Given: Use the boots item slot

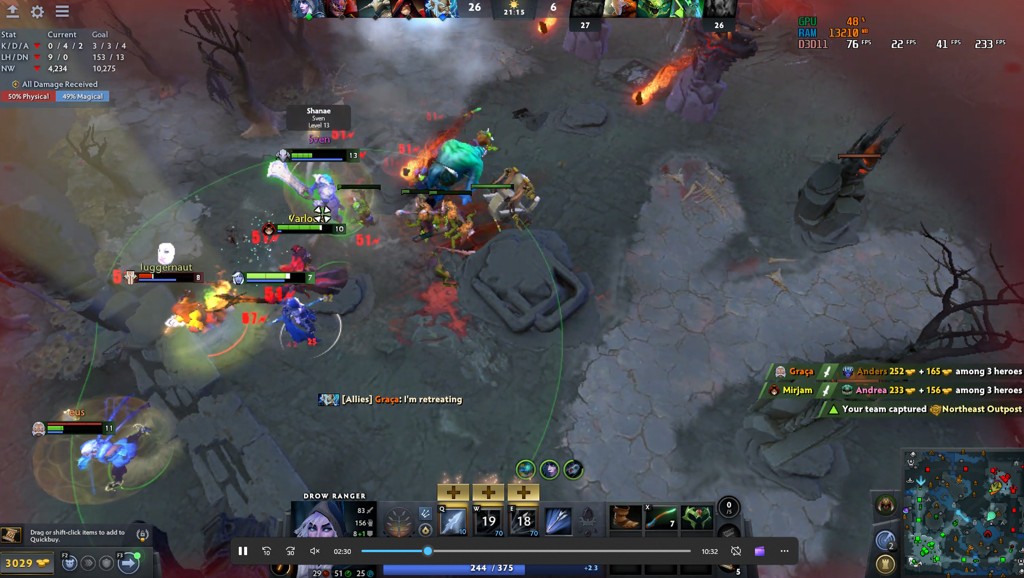Looking at the screenshot, I should [x=626, y=518].
